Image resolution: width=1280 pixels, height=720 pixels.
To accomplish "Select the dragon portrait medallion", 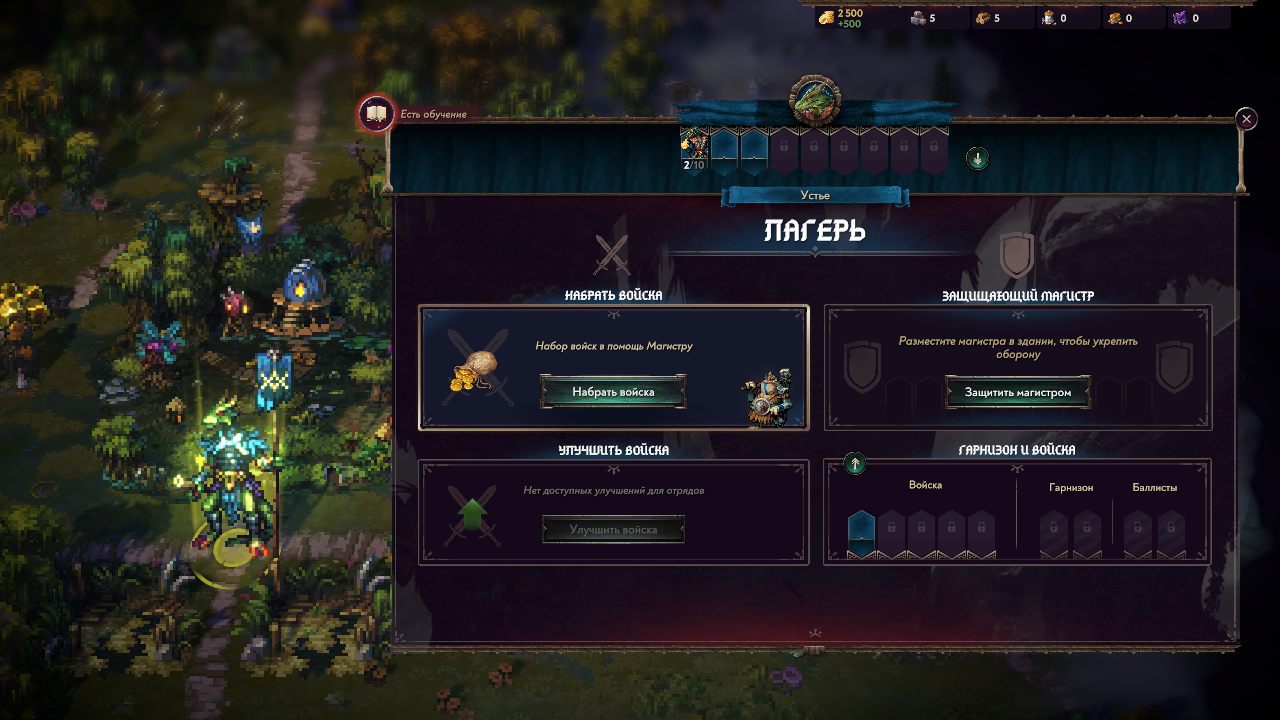I will pyautogui.click(x=815, y=98).
